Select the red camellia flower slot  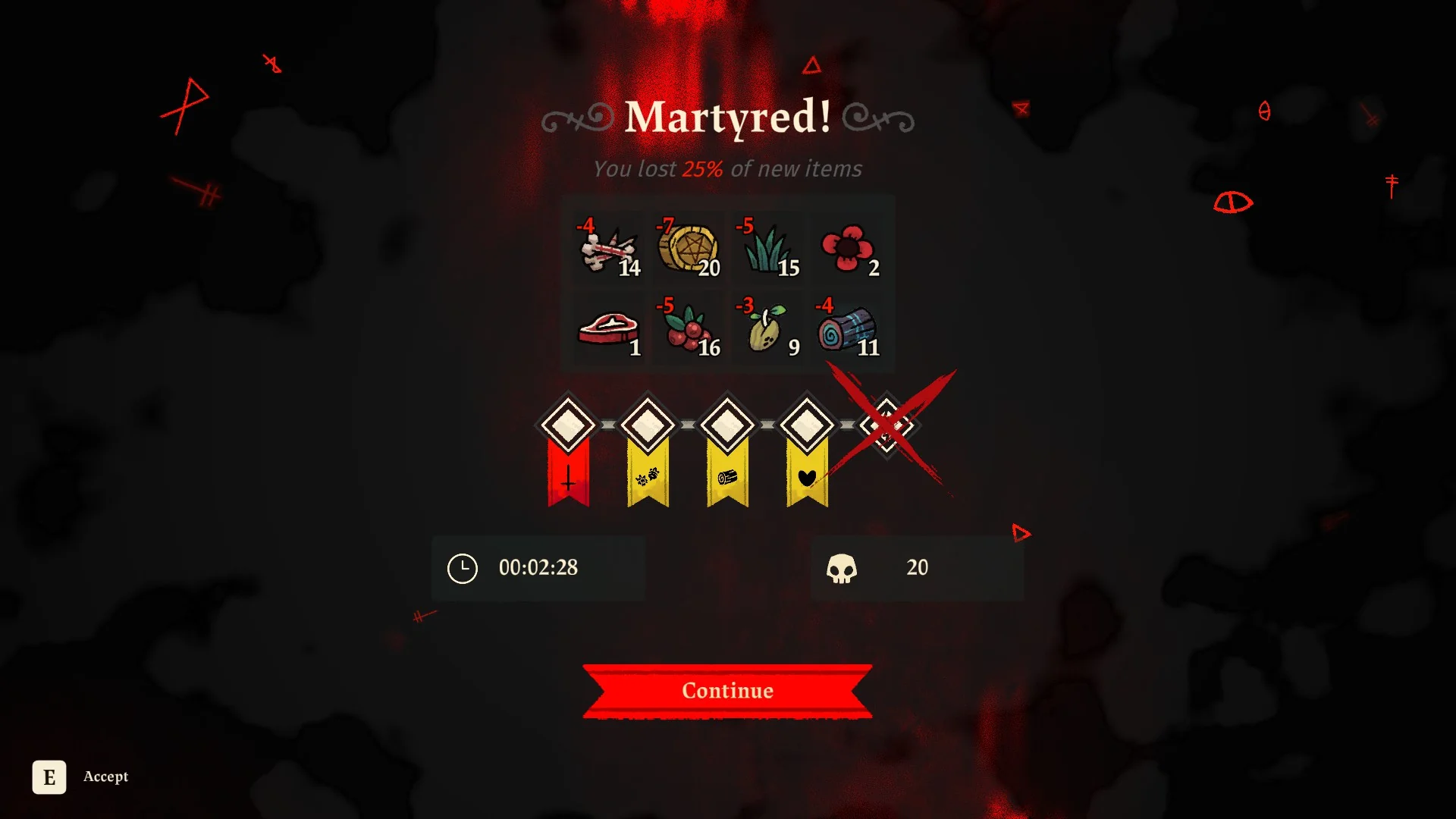(x=848, y=249)
